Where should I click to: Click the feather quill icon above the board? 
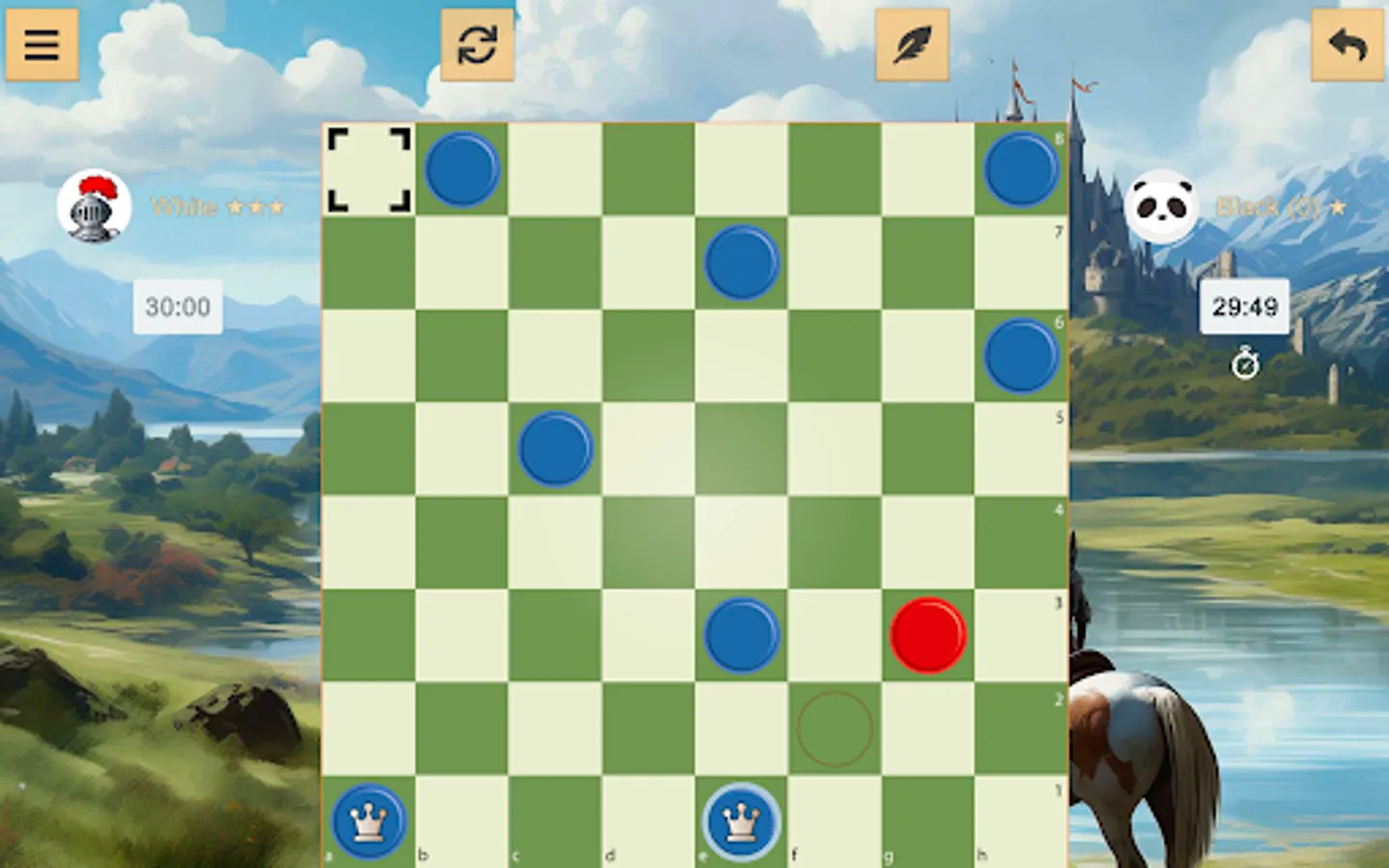click(912, 43)
